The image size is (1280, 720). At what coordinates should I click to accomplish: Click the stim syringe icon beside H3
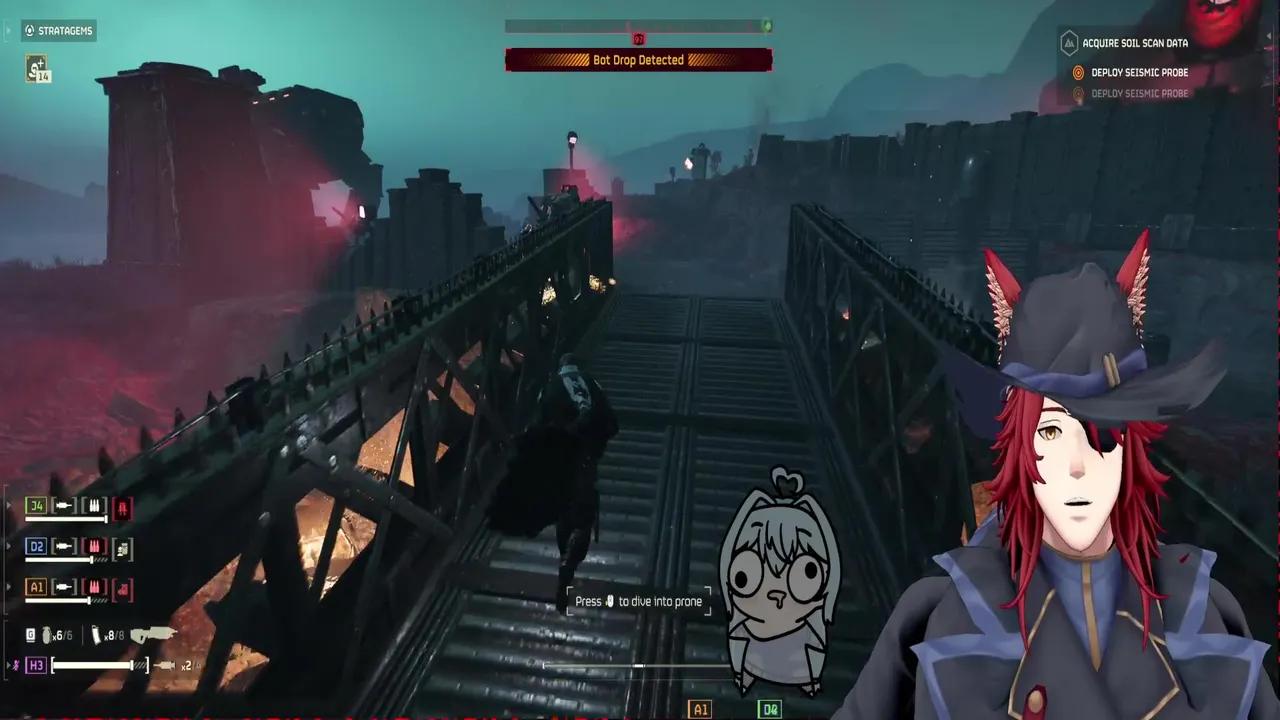pyautogui.click(x=167, y=664)
